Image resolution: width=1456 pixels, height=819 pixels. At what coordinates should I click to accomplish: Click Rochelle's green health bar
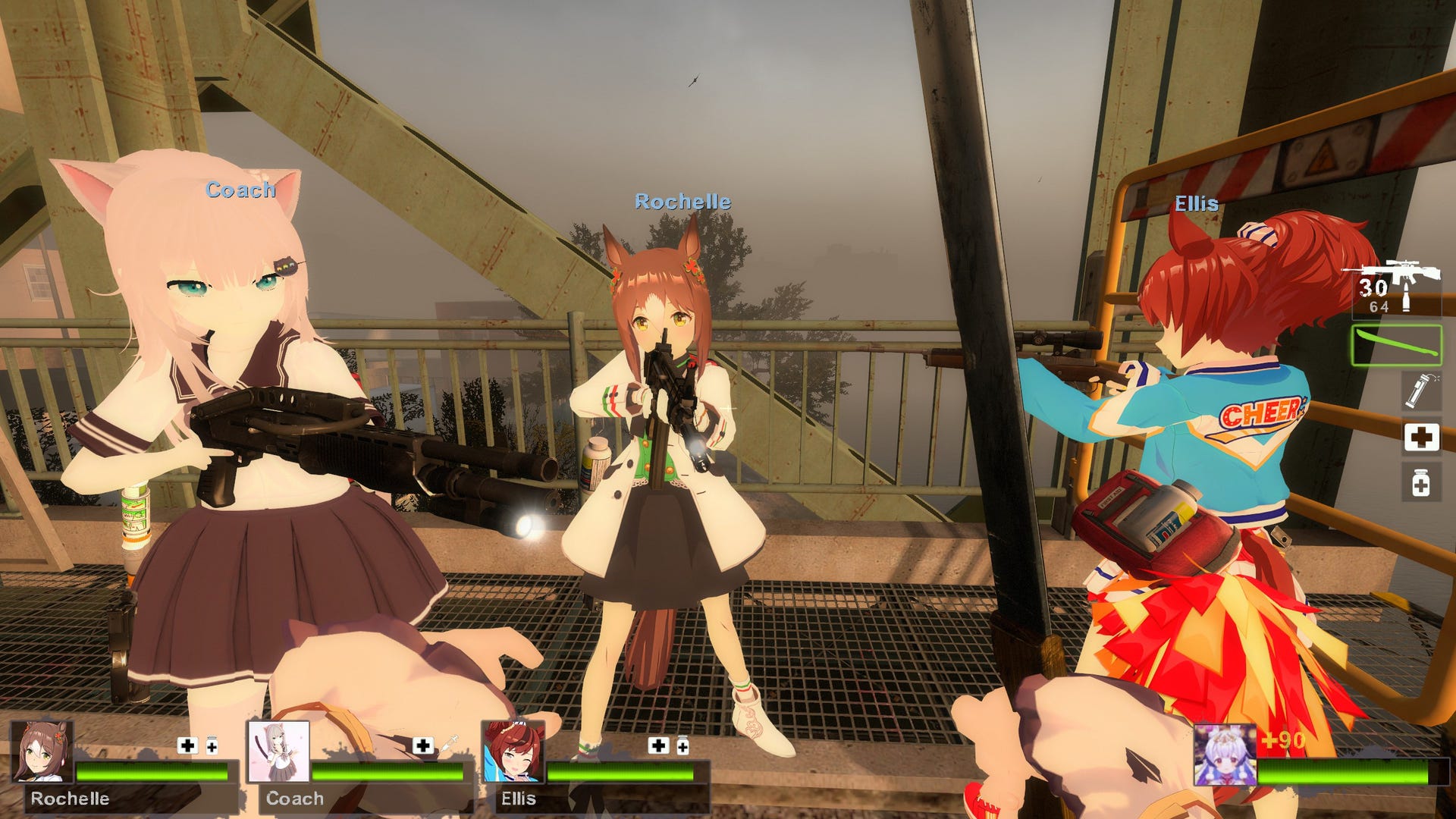click(x=152, y=771)
